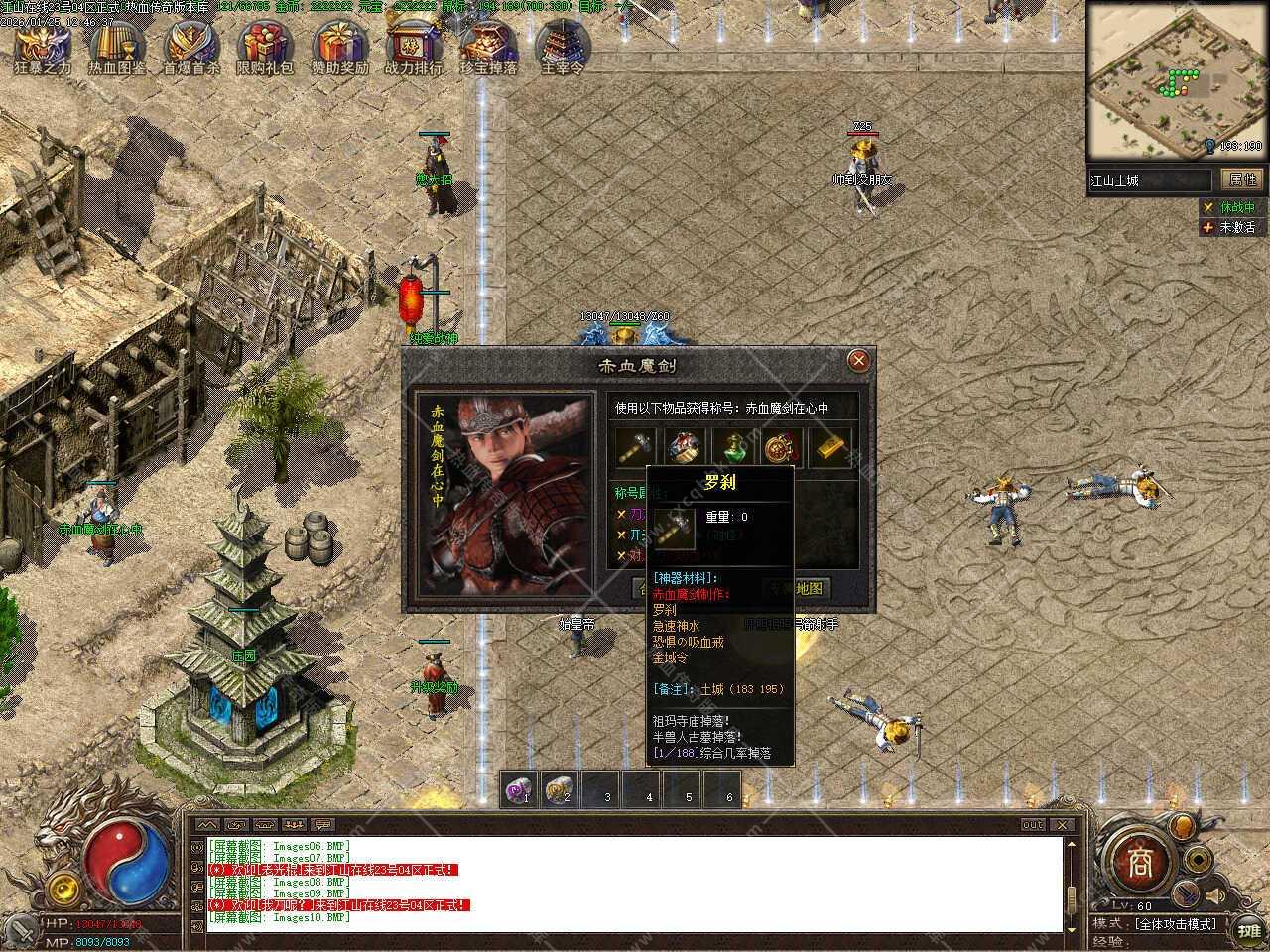The width and height of the screenshot is (1270, 952).
Task: Use hotbar slot 1 purple item
Action: click(x=520, y=790)
